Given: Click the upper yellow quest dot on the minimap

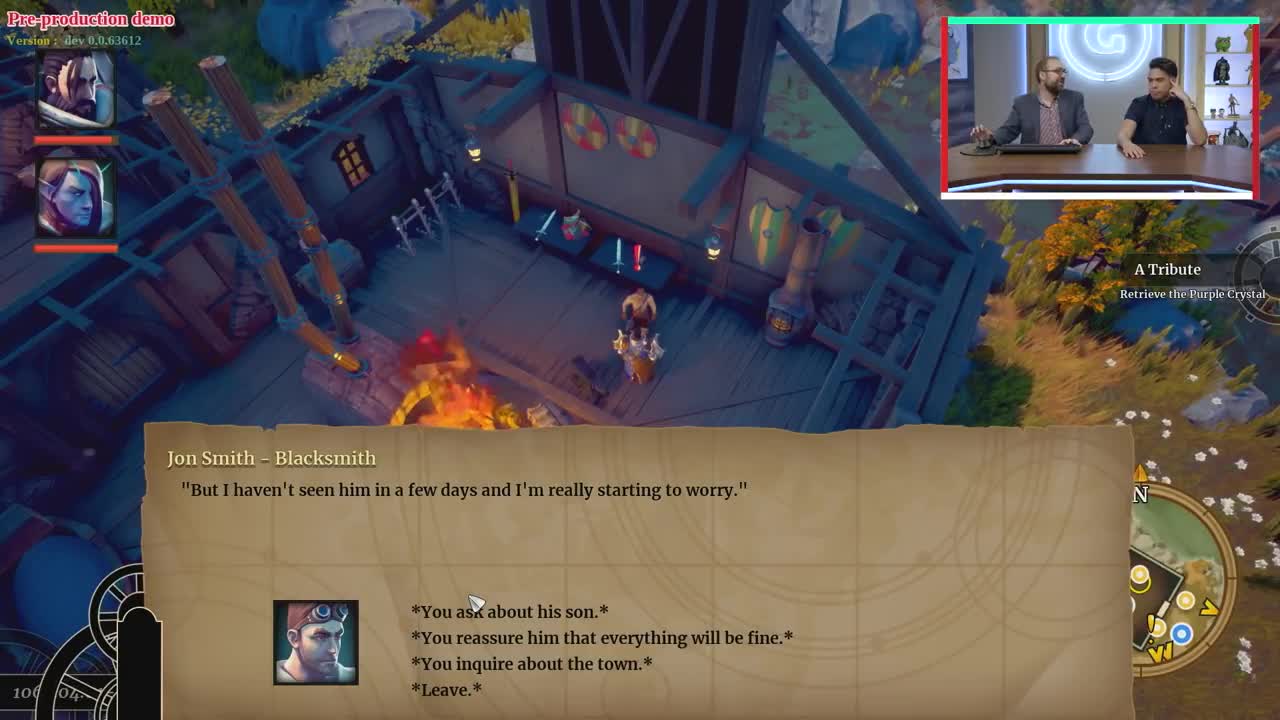Looking at the screenshot, I should pyautogui.click(x=1139, y=576).
